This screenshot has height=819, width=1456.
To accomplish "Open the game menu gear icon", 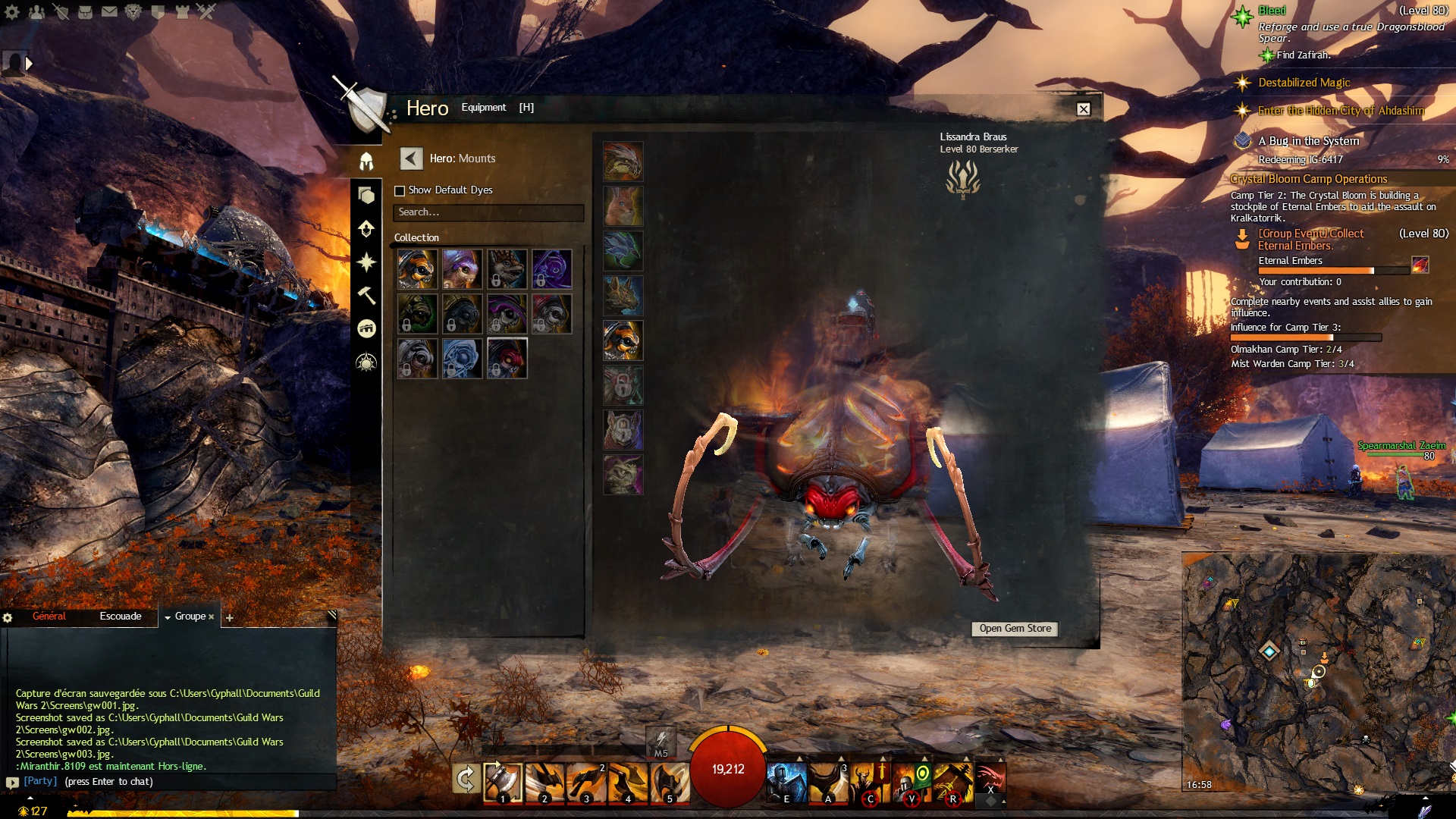I will click(12, 11).
